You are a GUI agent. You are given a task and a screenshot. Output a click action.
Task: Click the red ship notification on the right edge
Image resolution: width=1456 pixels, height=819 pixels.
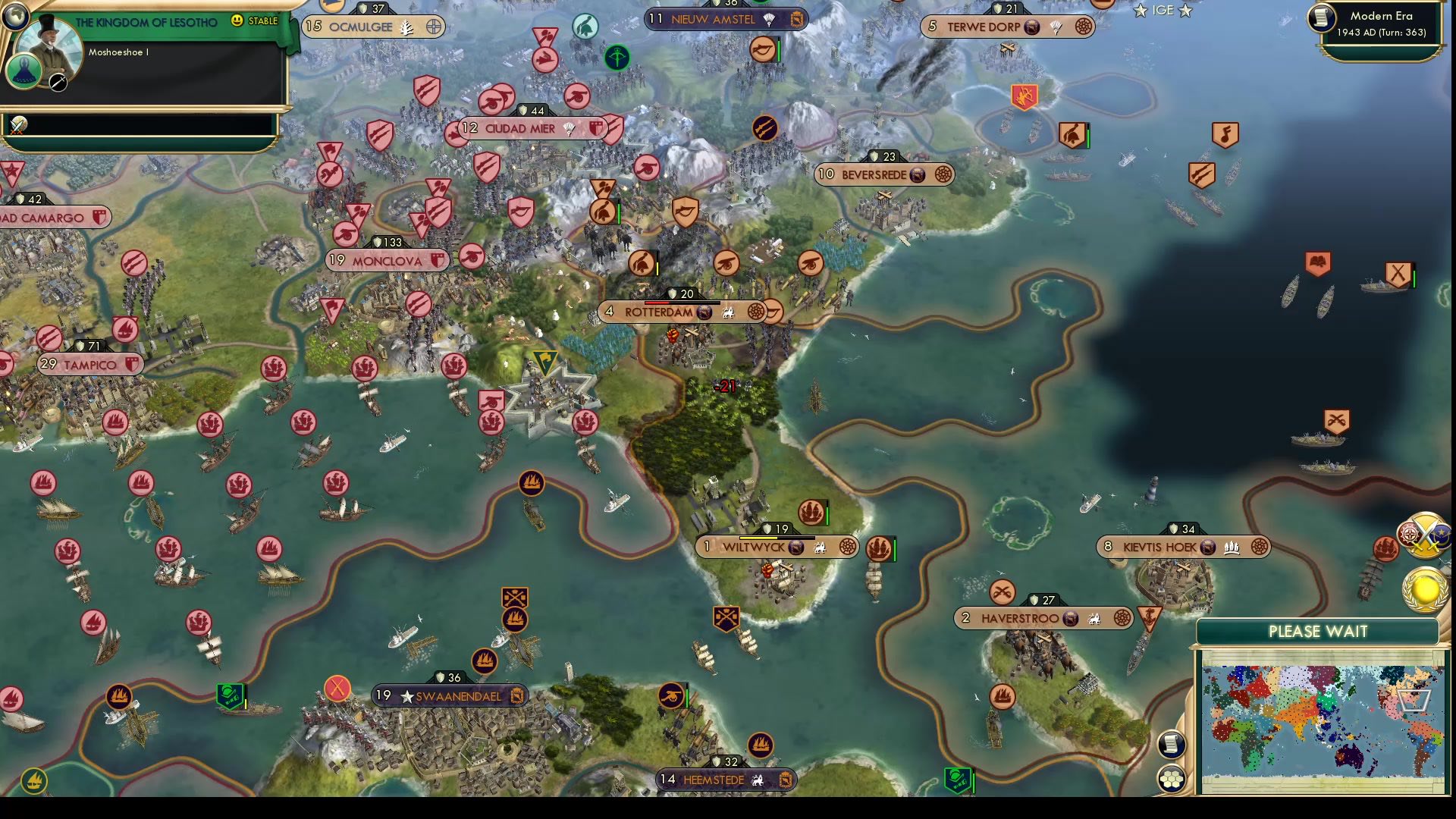(1386, 548)
